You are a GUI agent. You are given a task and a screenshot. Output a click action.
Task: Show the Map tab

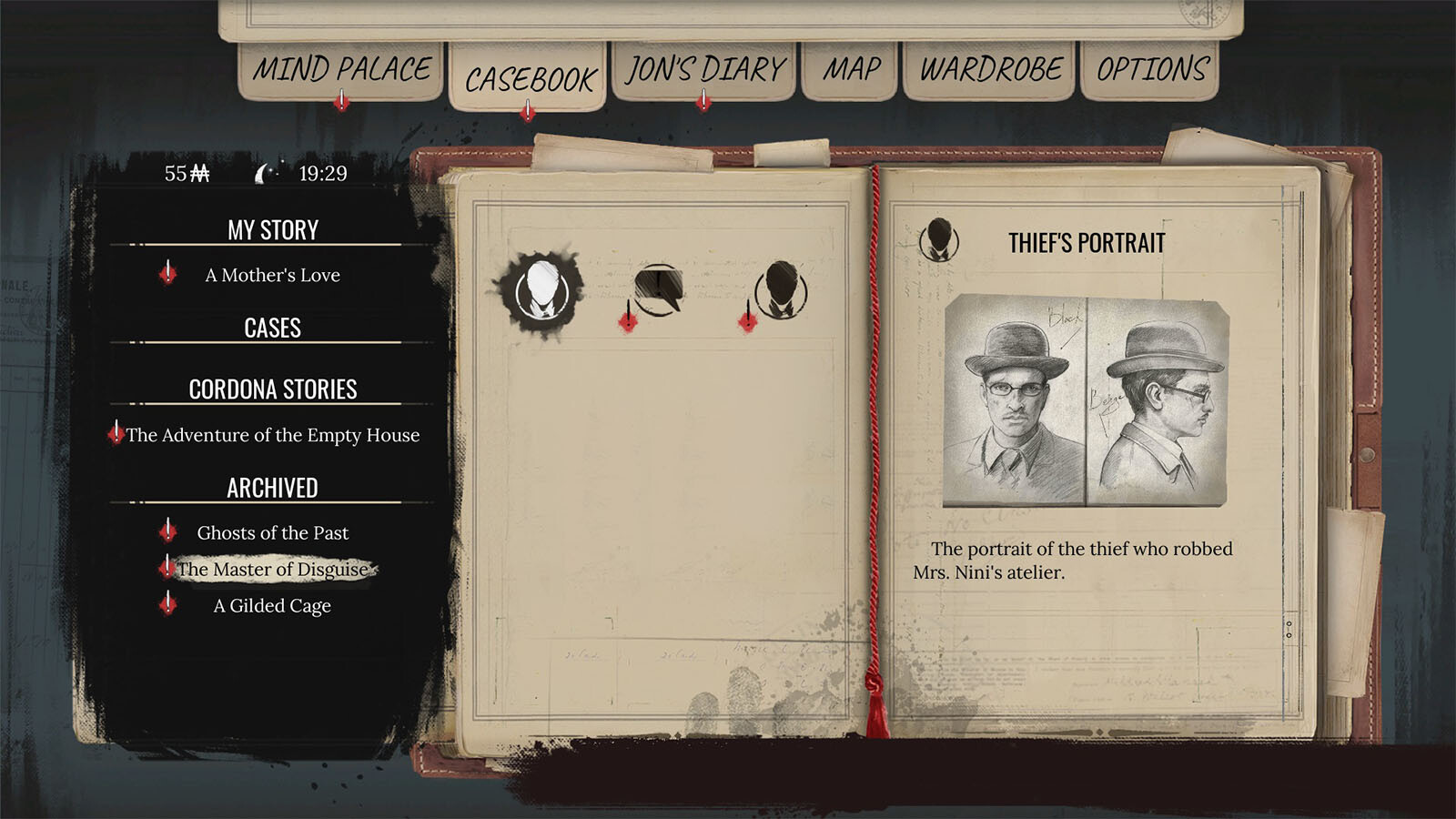coord(852,69)
